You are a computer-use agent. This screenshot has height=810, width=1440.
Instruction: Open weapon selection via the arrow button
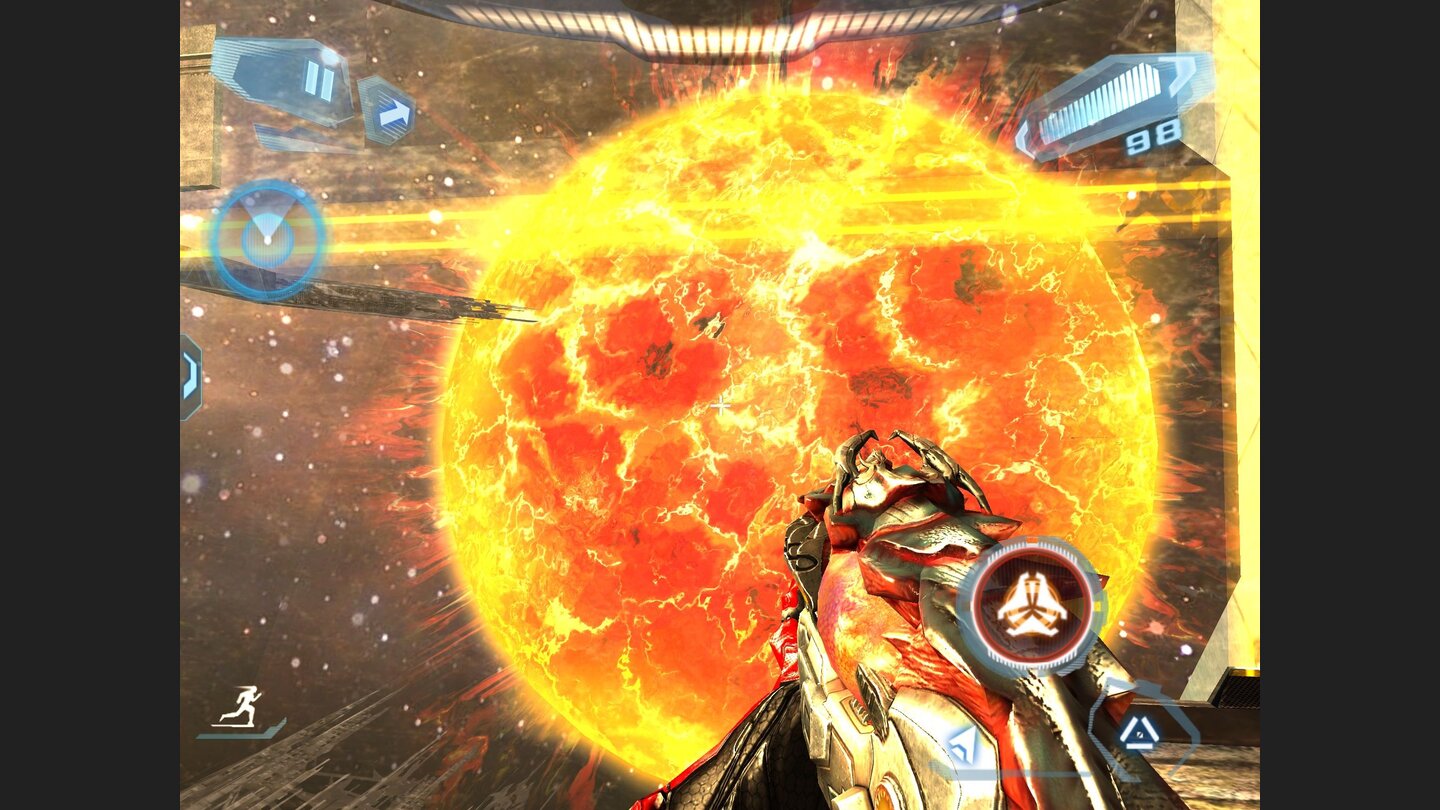pos(386,112)
